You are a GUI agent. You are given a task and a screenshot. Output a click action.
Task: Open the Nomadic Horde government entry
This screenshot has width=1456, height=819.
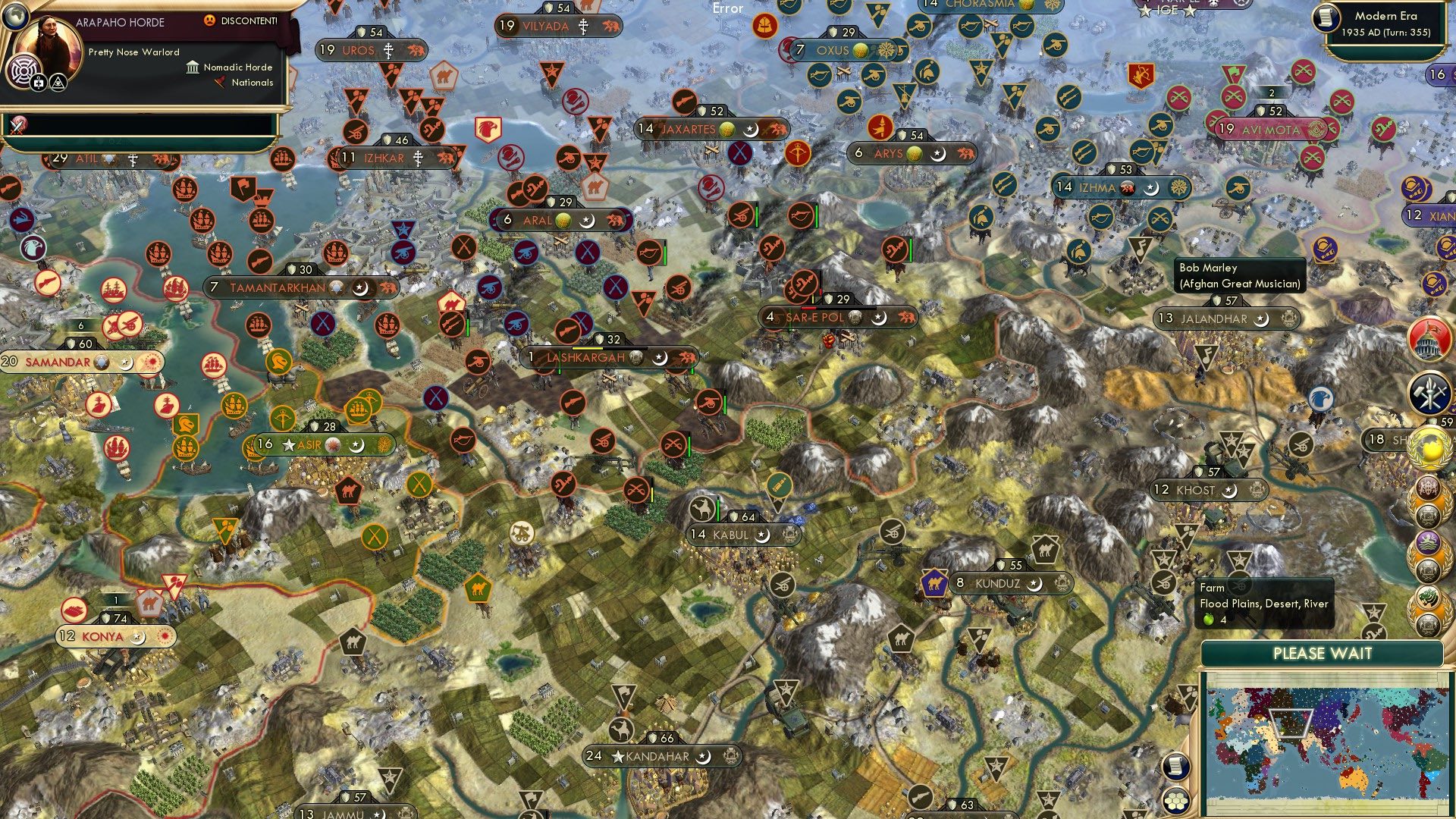236,67
